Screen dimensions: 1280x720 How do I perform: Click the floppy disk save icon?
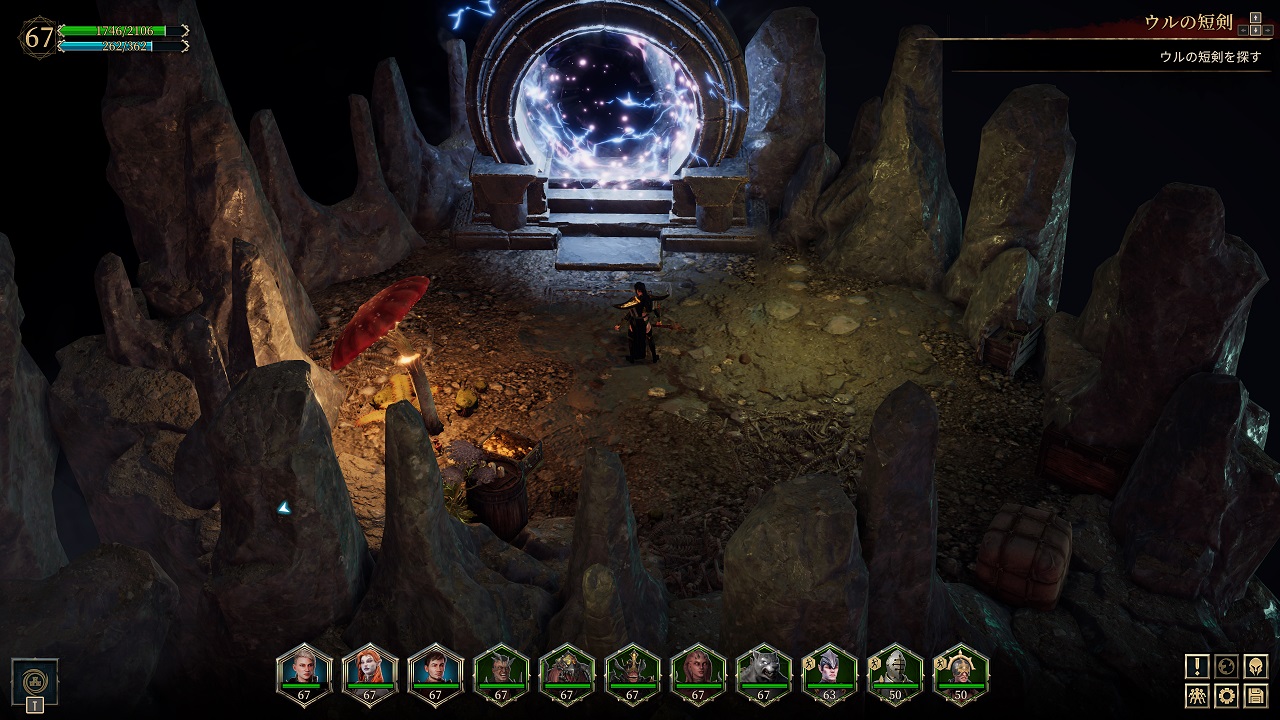click(x=1256, y=695)
